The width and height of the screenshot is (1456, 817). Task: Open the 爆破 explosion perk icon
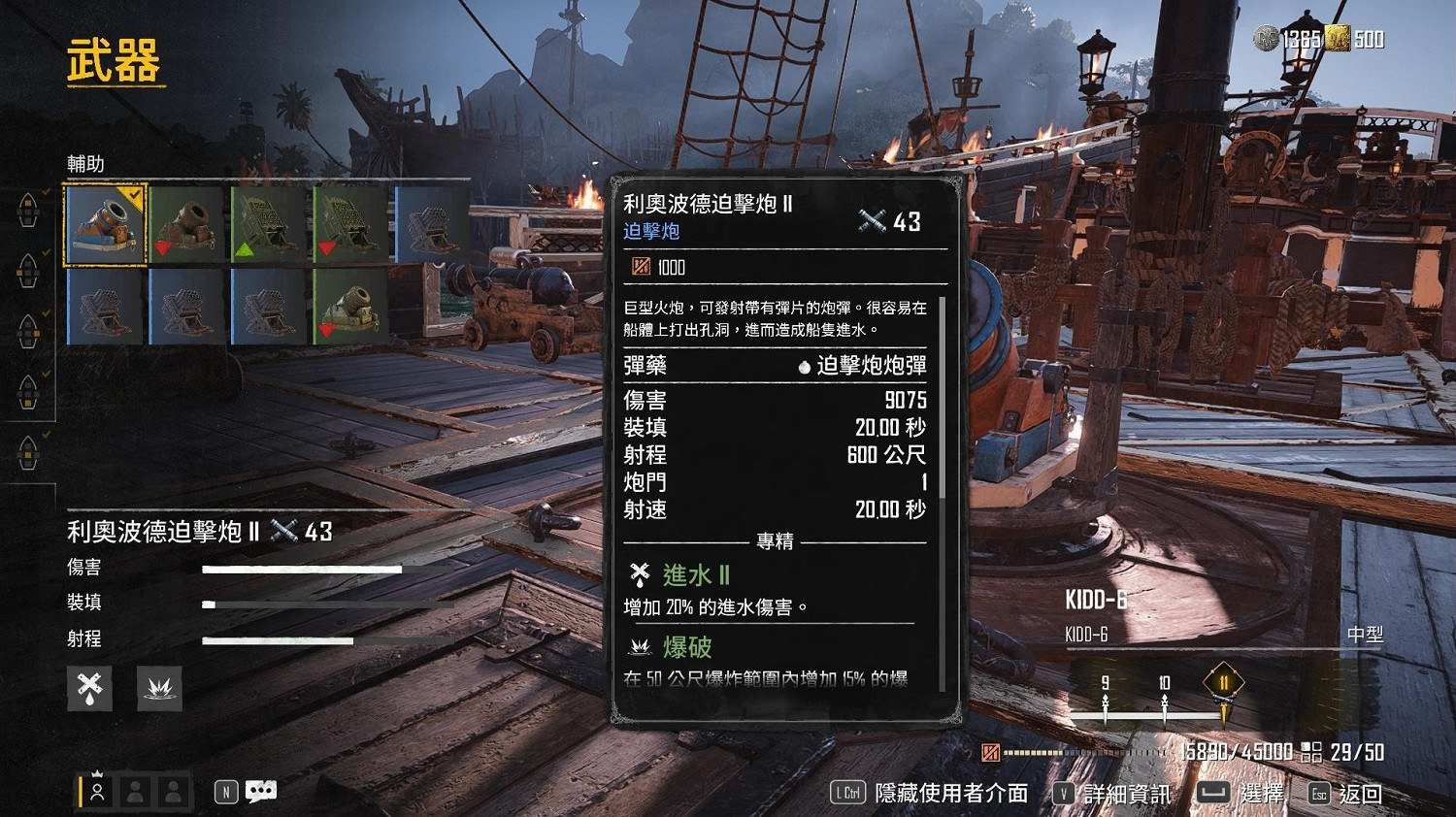tap(159, 688)
